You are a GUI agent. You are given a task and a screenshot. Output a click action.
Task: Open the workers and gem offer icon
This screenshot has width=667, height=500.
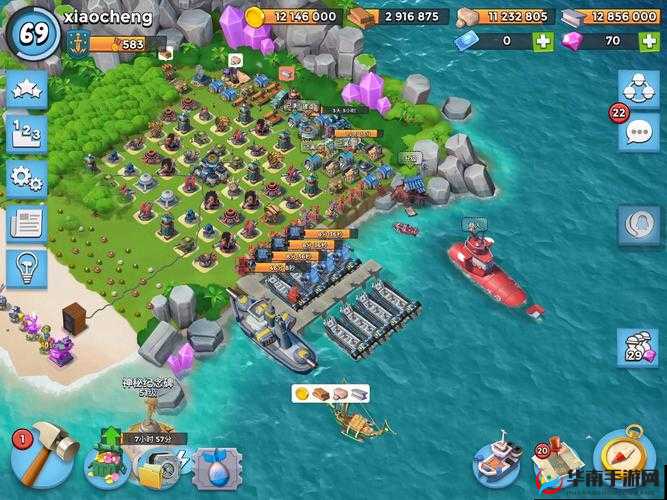(637, 348)
